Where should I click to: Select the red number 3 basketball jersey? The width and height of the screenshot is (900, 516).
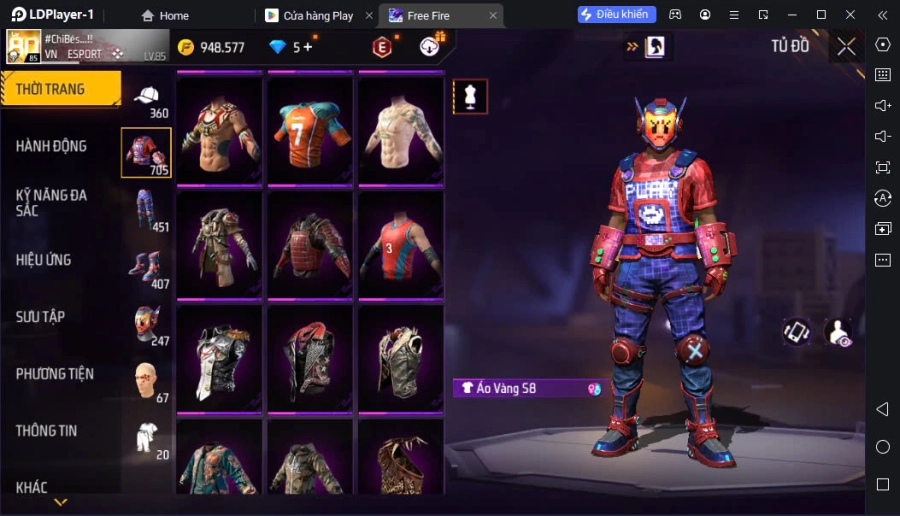click(x=401, y=243)
